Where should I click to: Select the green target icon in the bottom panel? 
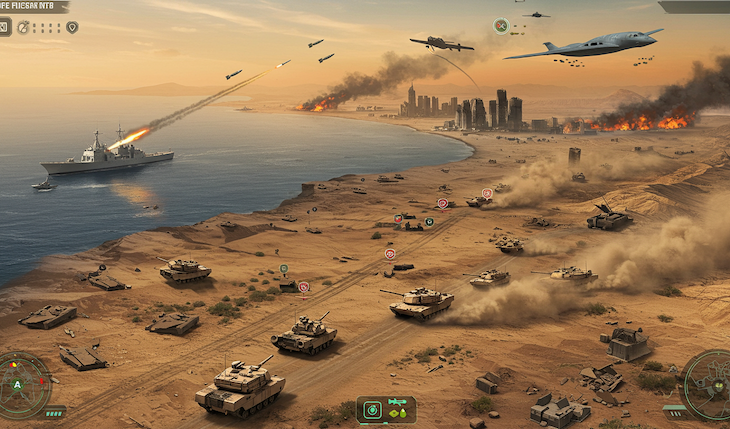click(372, 409)
